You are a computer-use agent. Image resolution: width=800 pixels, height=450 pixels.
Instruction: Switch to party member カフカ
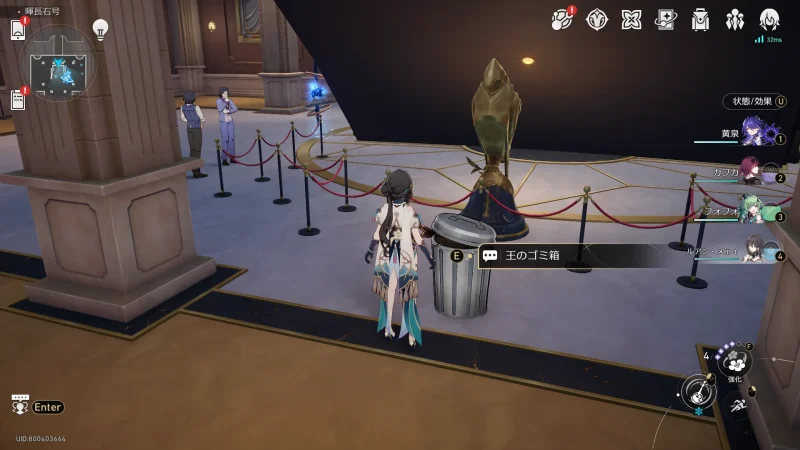pos(754,173)
